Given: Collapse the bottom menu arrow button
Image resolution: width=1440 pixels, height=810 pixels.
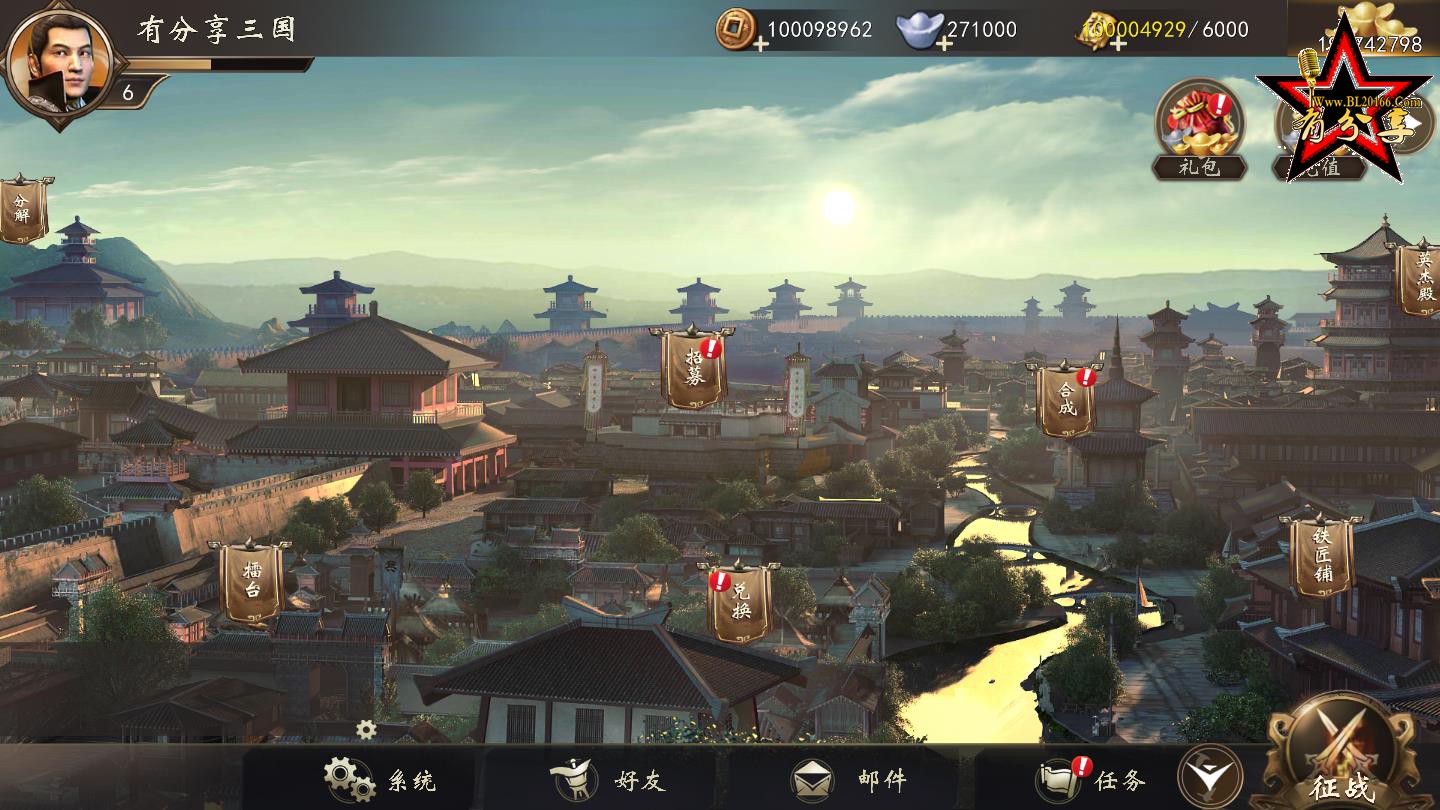Looking at the screenshot, I should pyautogui.click(x=1209, y=777).
